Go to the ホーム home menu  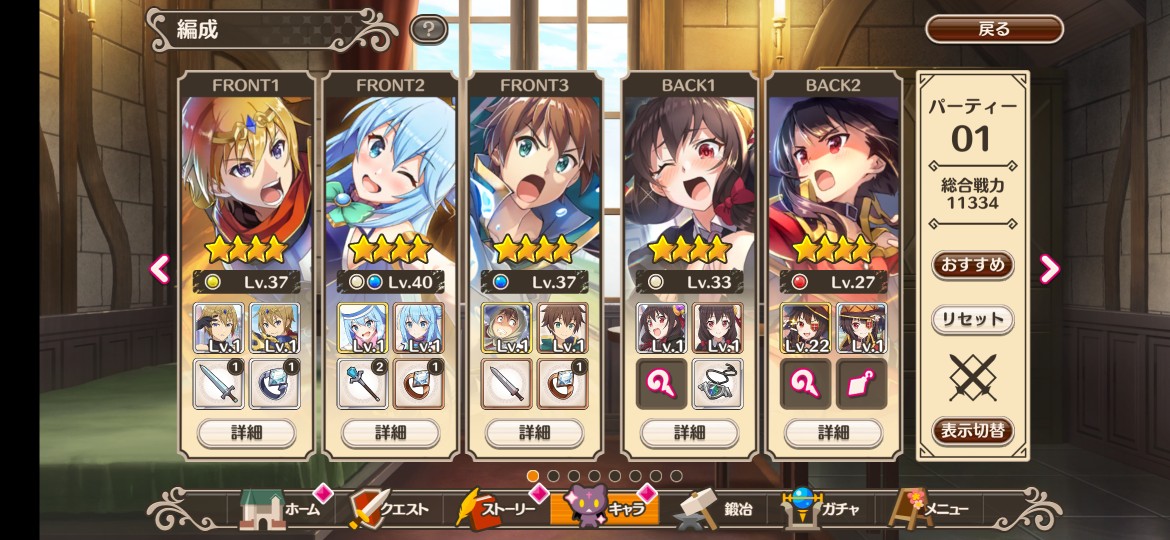[282, 509]
